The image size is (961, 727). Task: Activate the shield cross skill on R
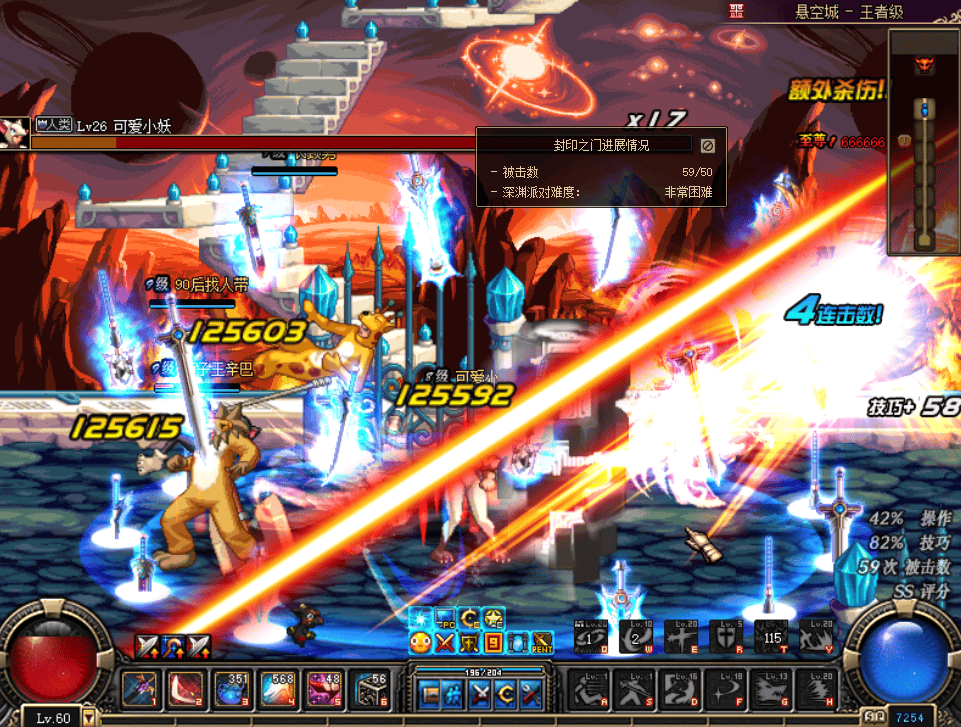pyautogui.click(x=726, y=636)
